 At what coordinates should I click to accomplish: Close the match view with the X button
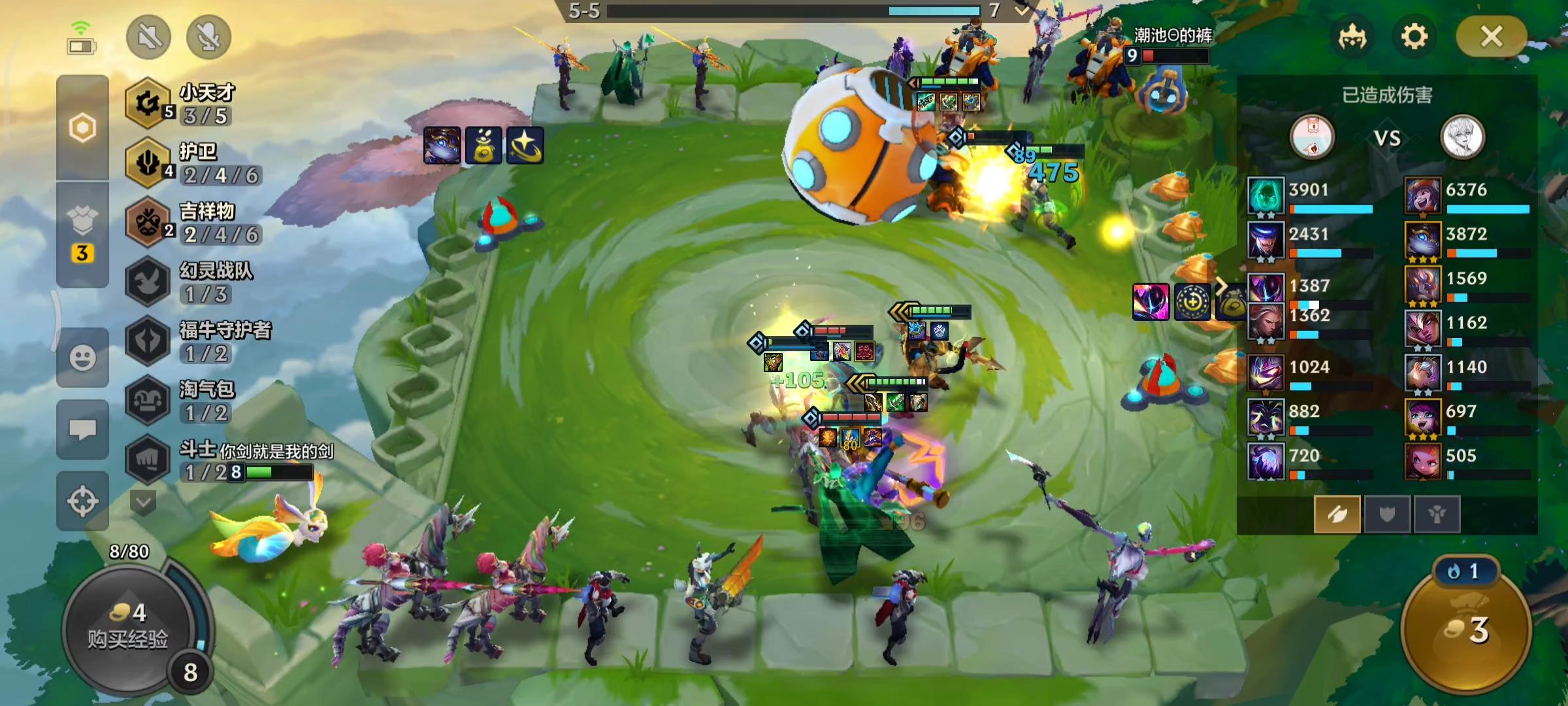coord(1492,37)
